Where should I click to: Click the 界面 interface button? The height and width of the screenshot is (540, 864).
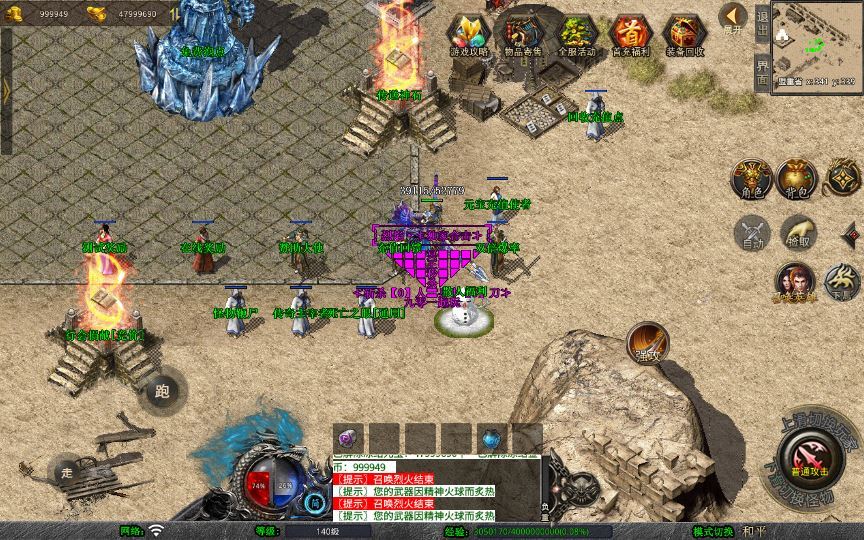tap(762, 70)
